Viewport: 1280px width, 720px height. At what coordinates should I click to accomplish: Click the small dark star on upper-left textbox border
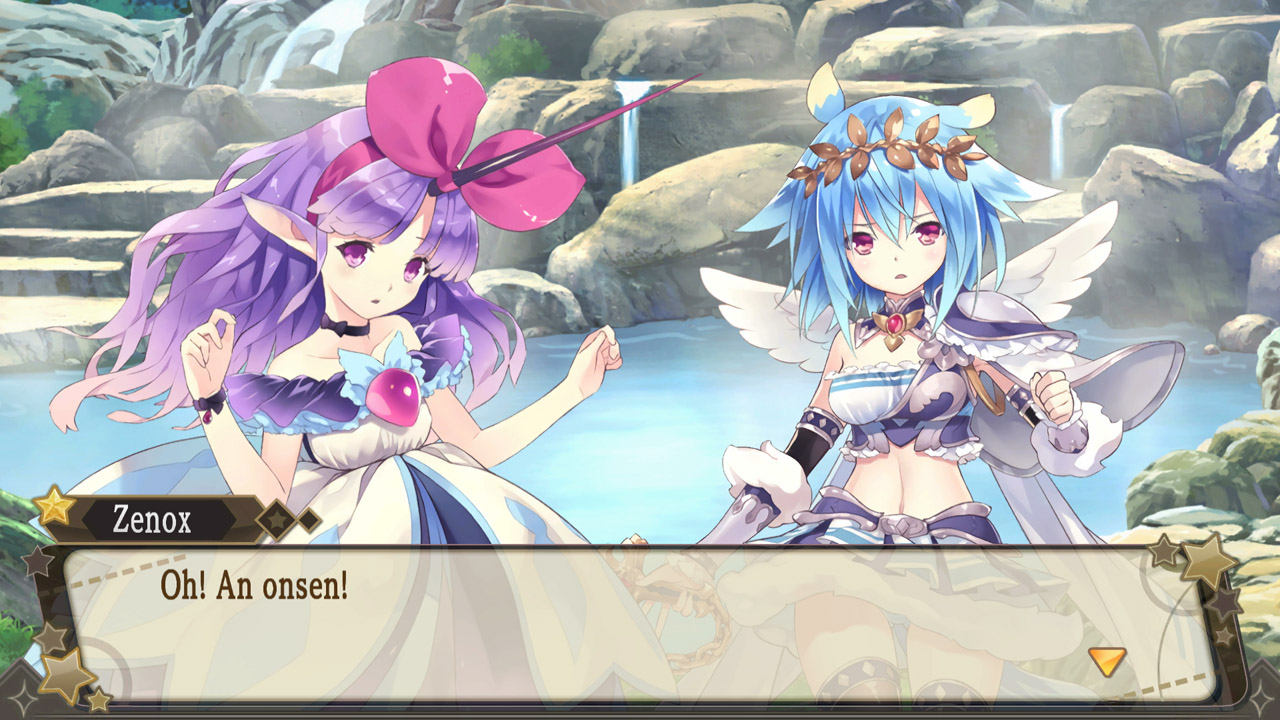[x=37, y=562]
